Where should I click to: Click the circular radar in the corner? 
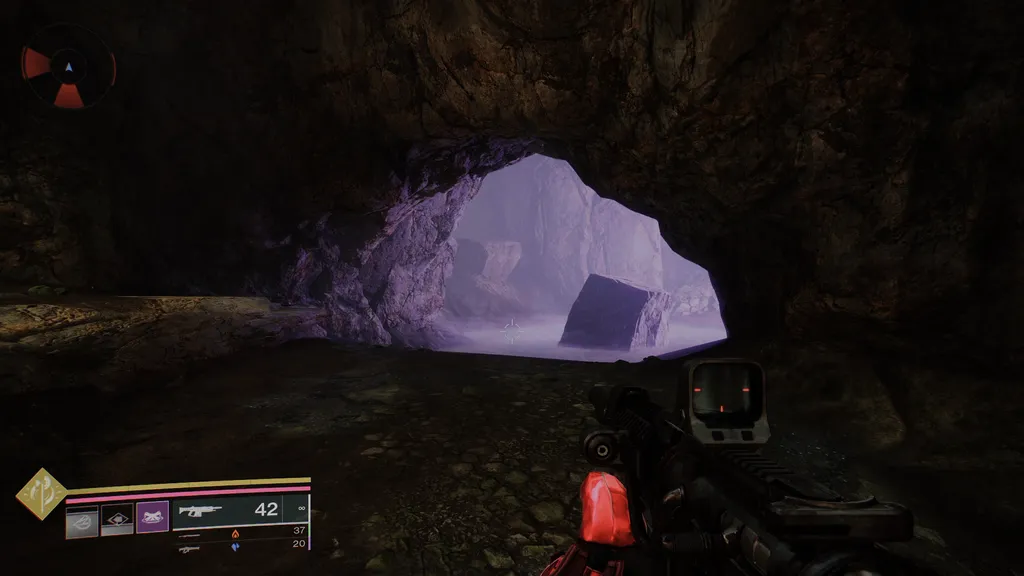[69, 67]
